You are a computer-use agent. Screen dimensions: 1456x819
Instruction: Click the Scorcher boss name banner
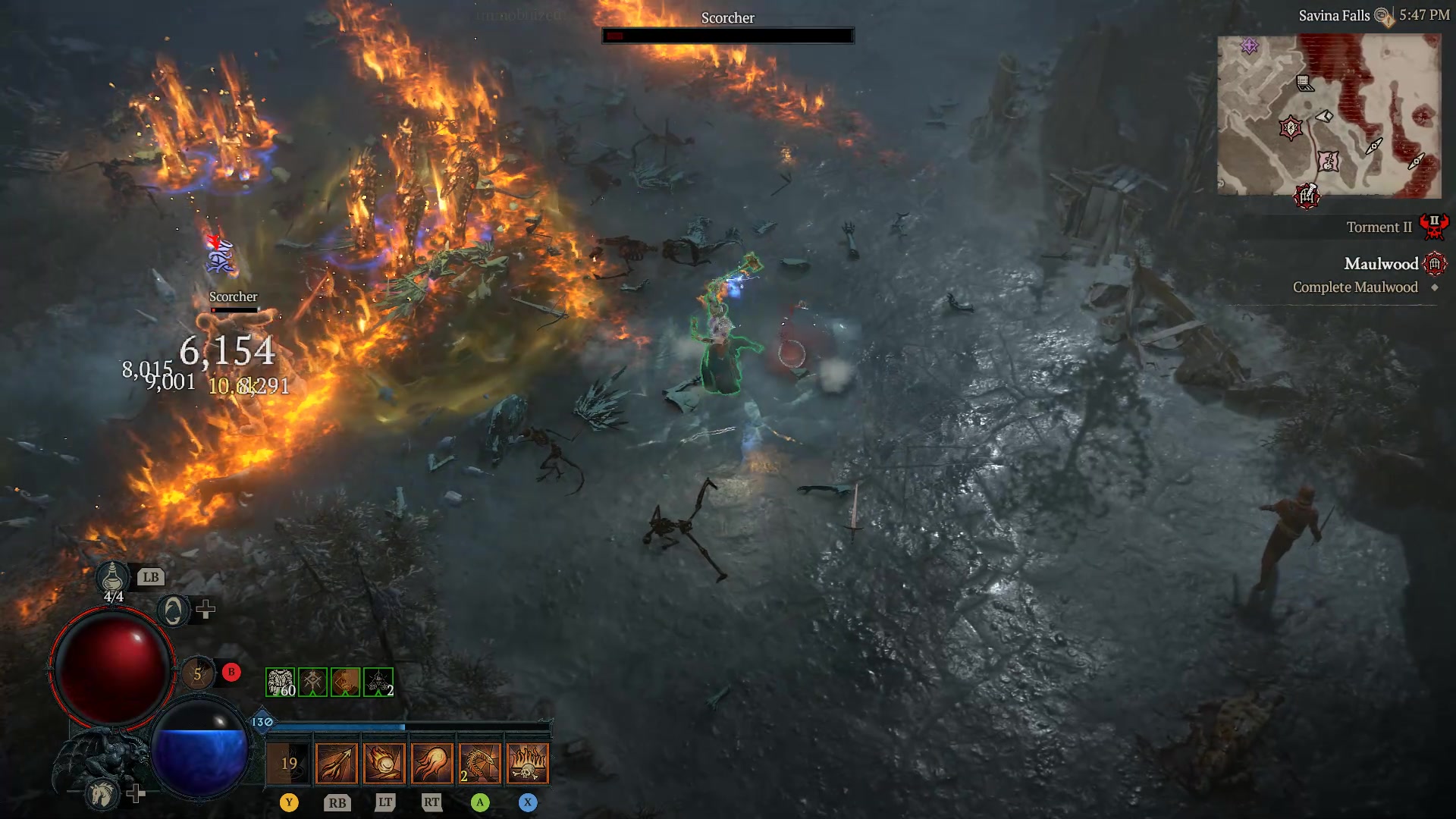727,17
